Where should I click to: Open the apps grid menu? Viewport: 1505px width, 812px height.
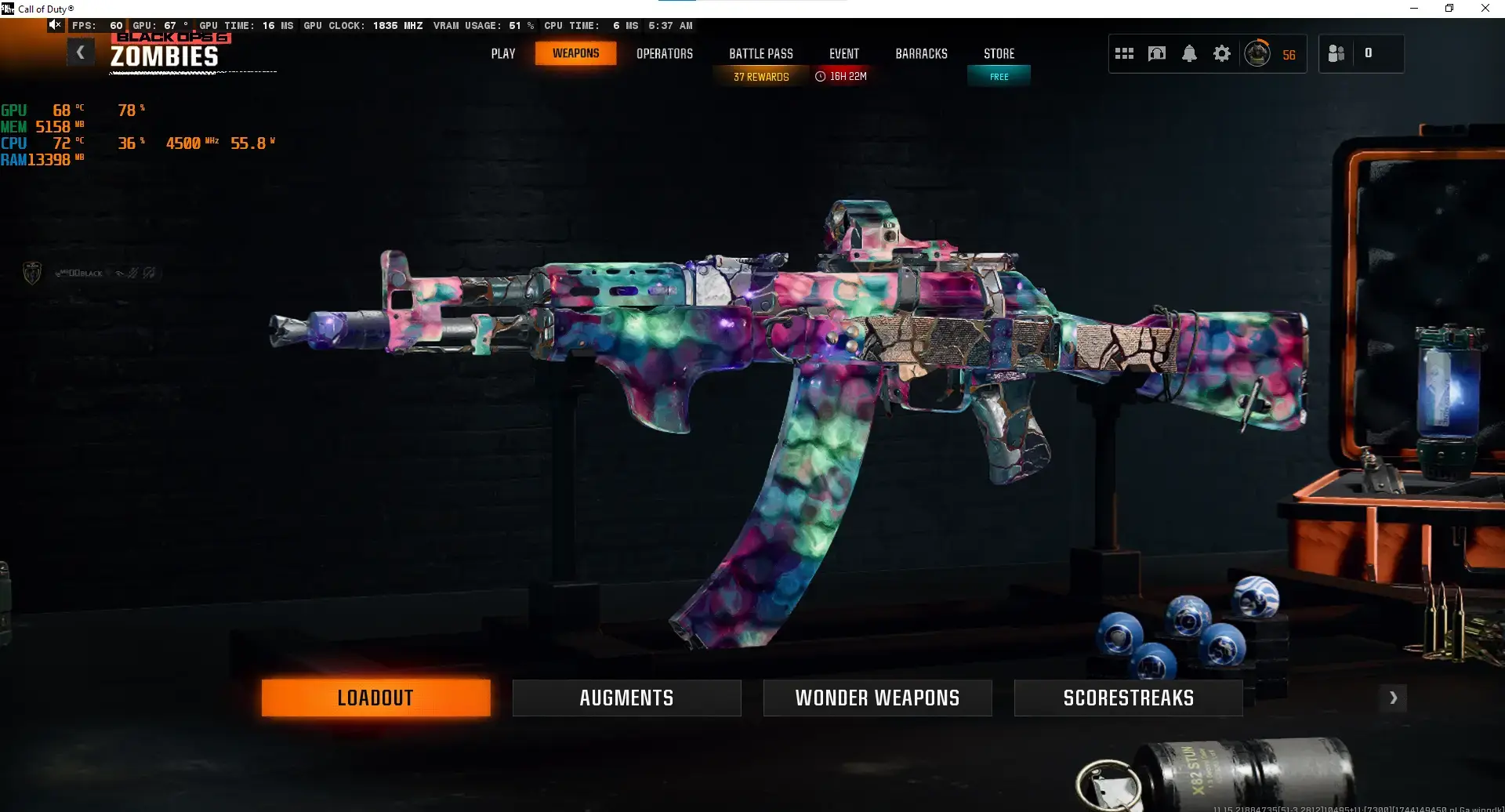[1124, 53]
